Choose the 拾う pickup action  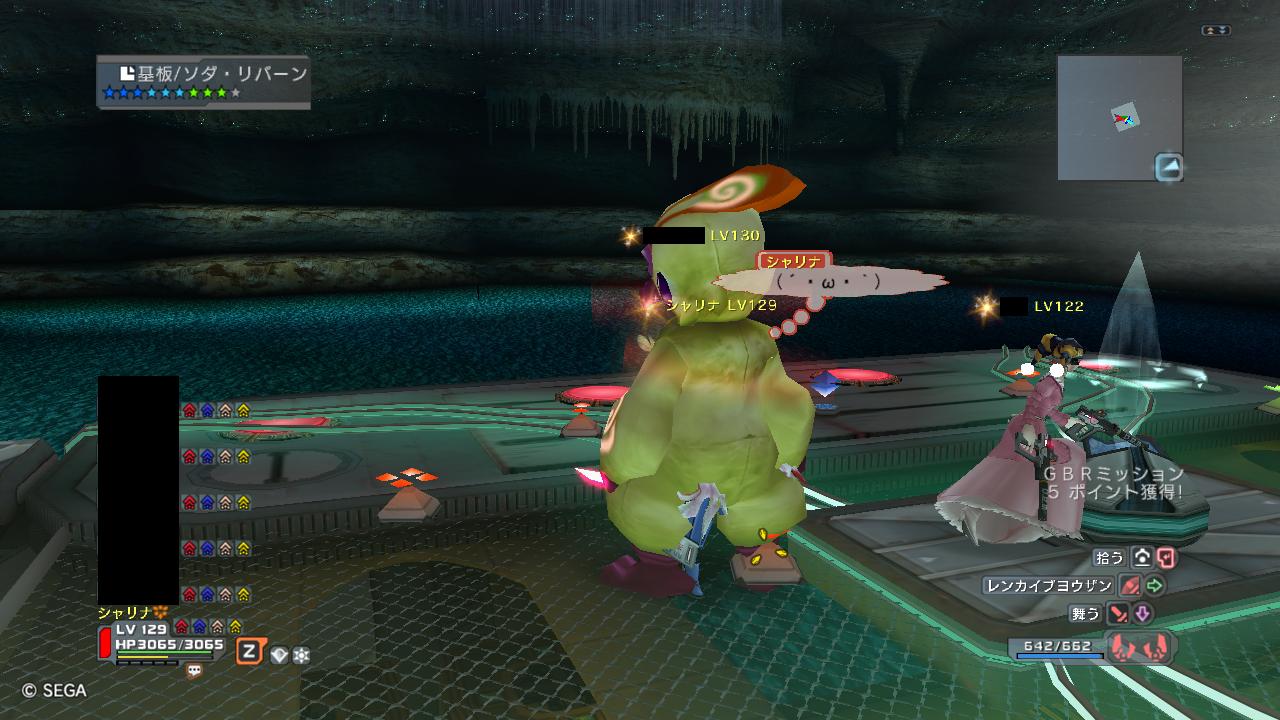(x=1110, y=557)
